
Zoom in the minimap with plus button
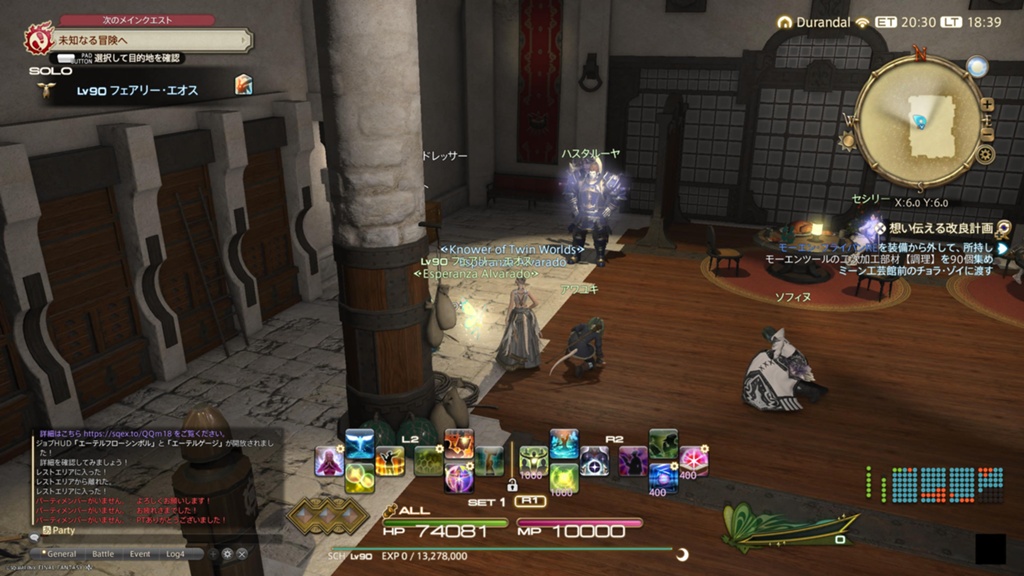pyautogui.click(x=987, y=104)
